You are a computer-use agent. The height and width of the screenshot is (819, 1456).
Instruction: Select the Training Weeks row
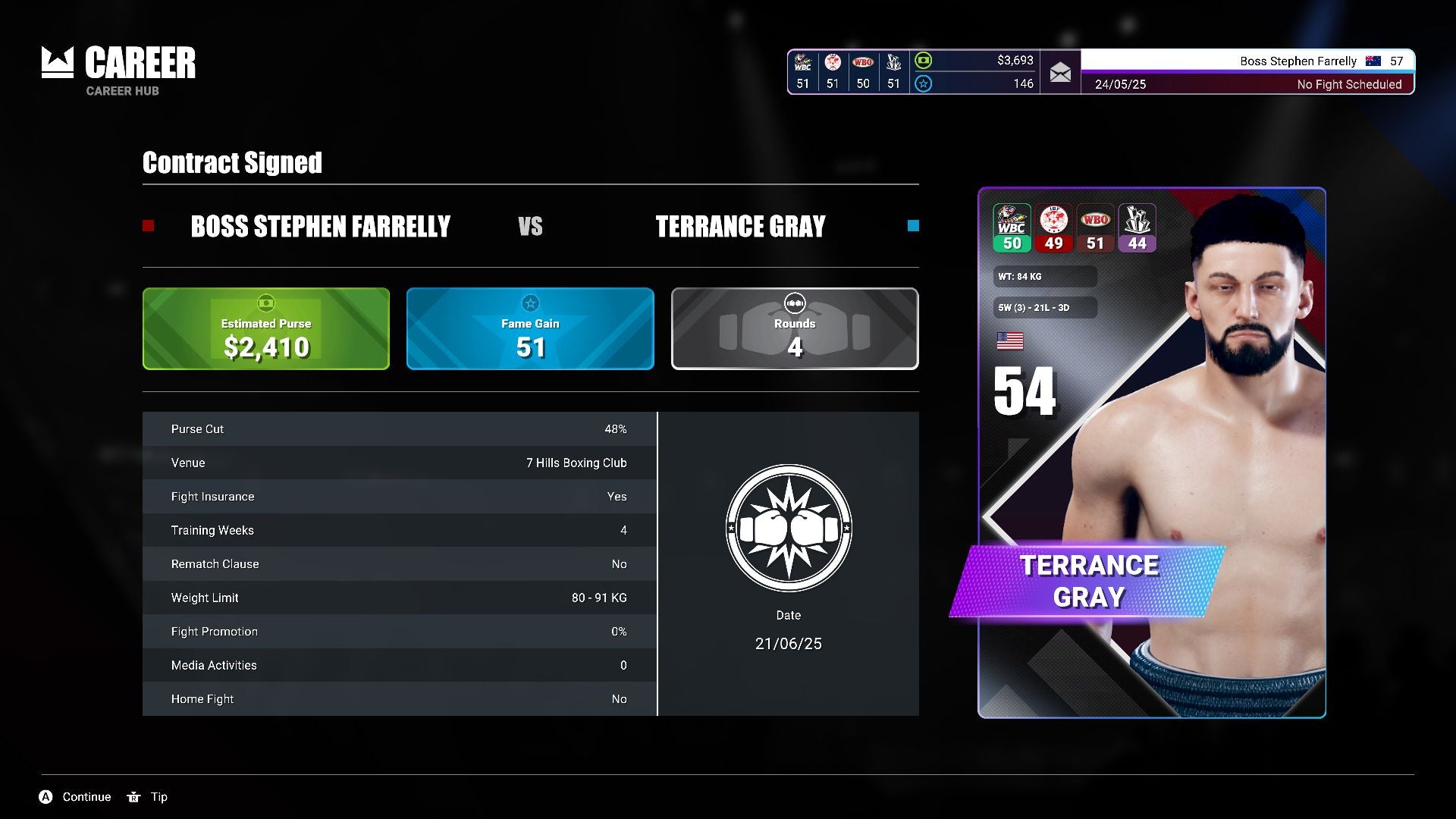[x=399, y=530]
